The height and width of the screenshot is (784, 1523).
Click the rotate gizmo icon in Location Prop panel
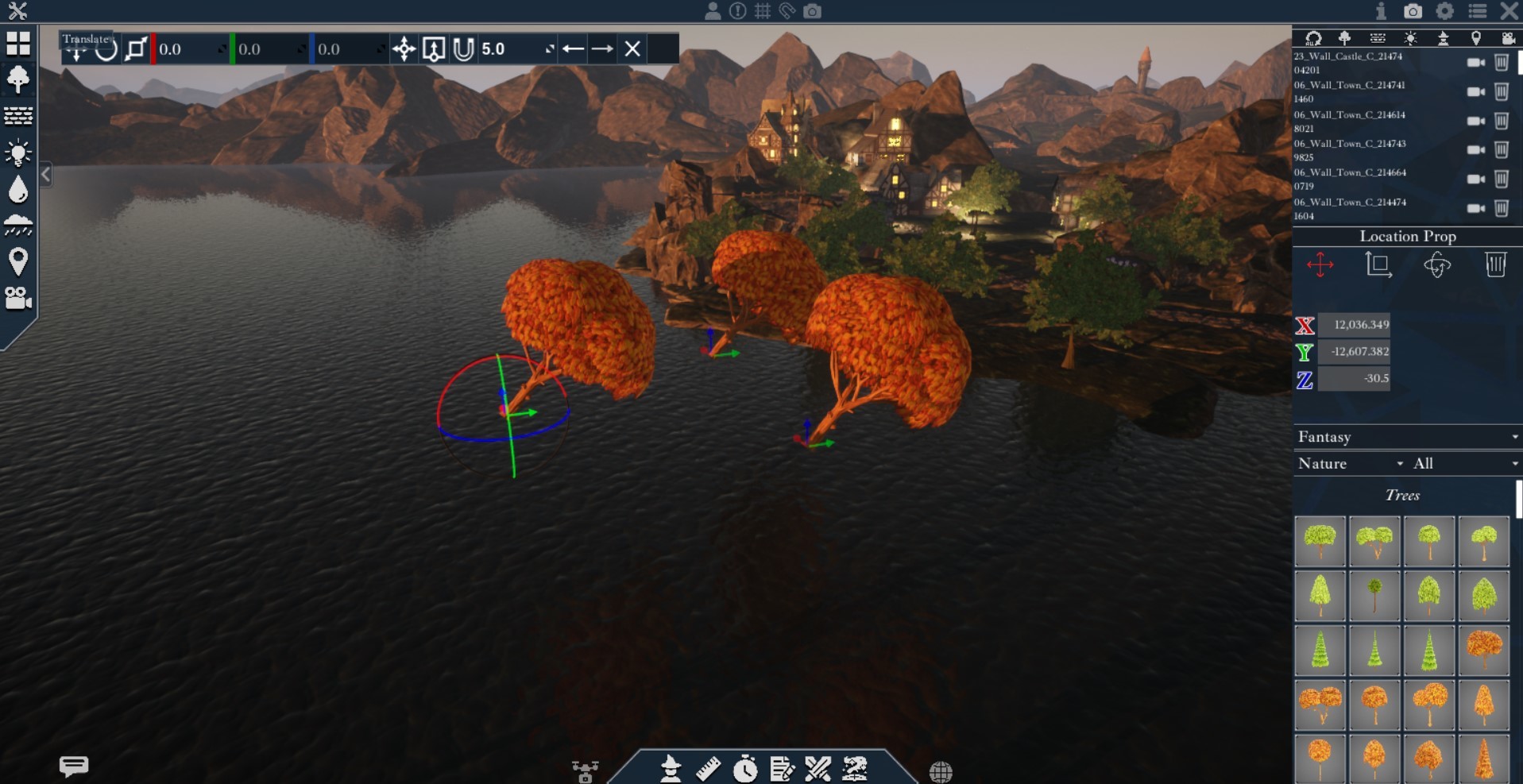pyautogui.click(x=1438, y=265)
